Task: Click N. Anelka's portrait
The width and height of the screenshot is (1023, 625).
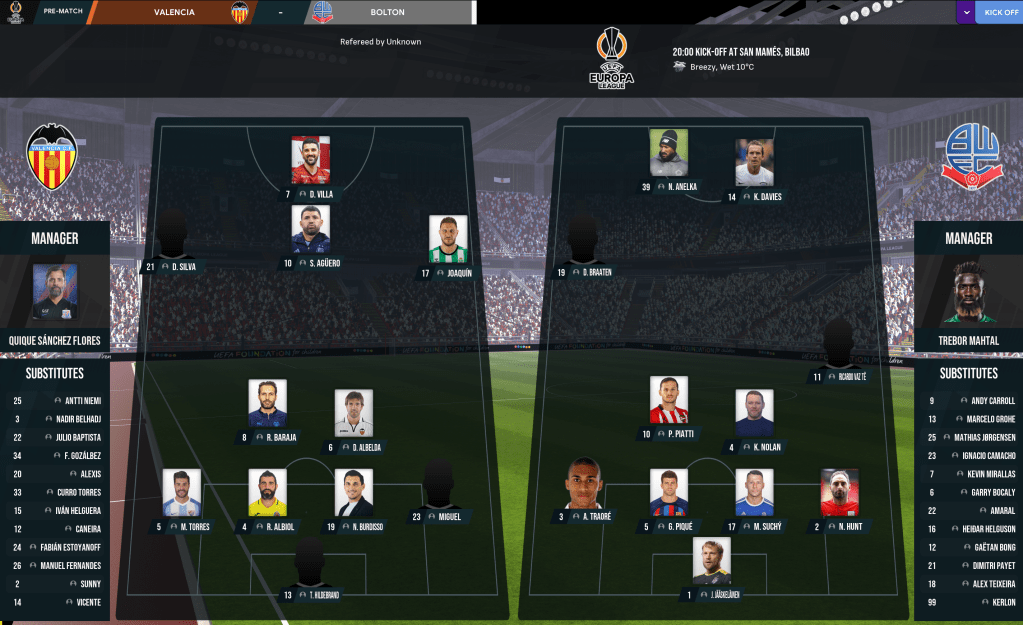Action: (x=668, y=153)
